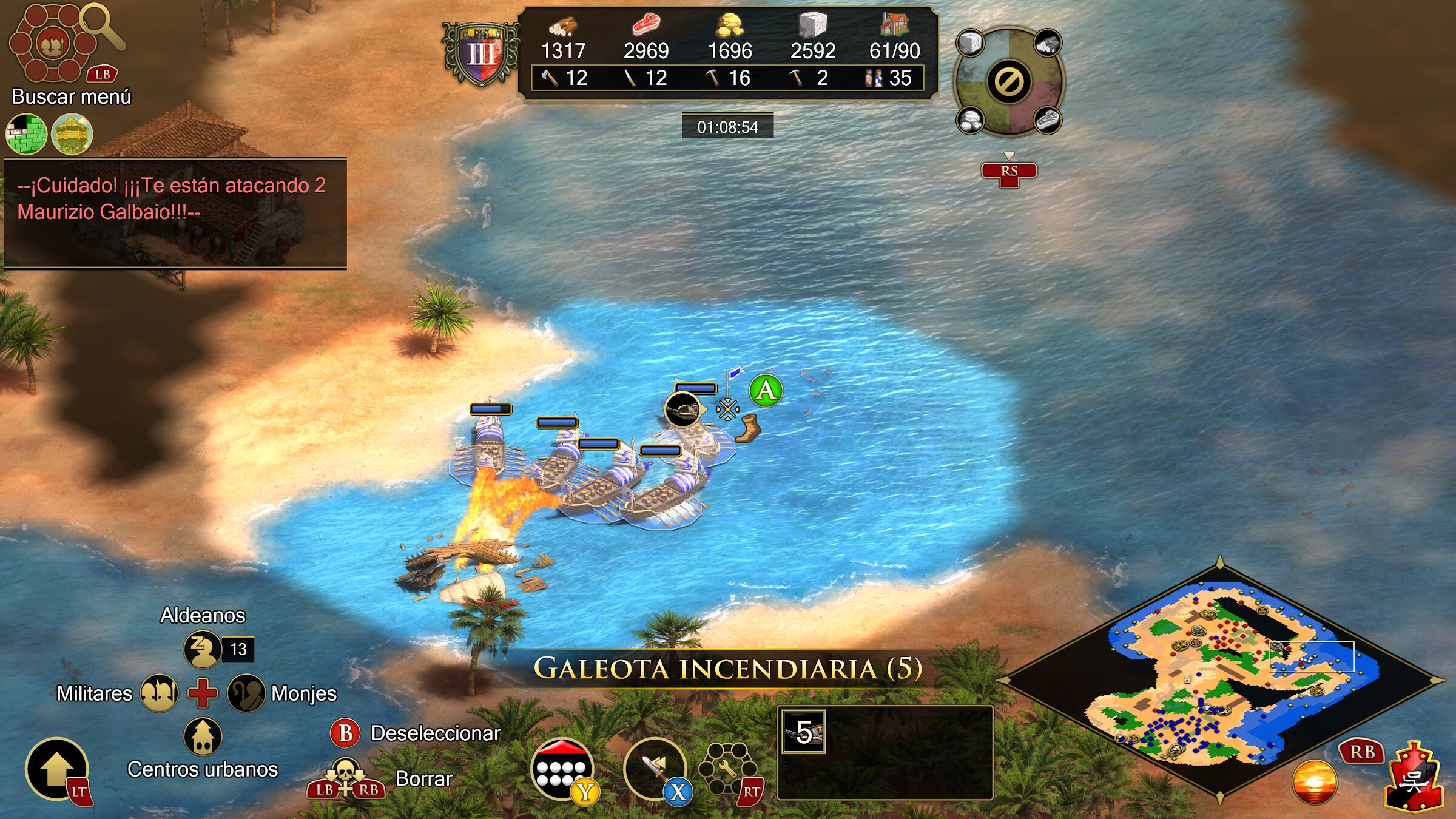Select military units via the Militares icon
The width and height of the screenshot is (1456, 819).
click(159, 693)
